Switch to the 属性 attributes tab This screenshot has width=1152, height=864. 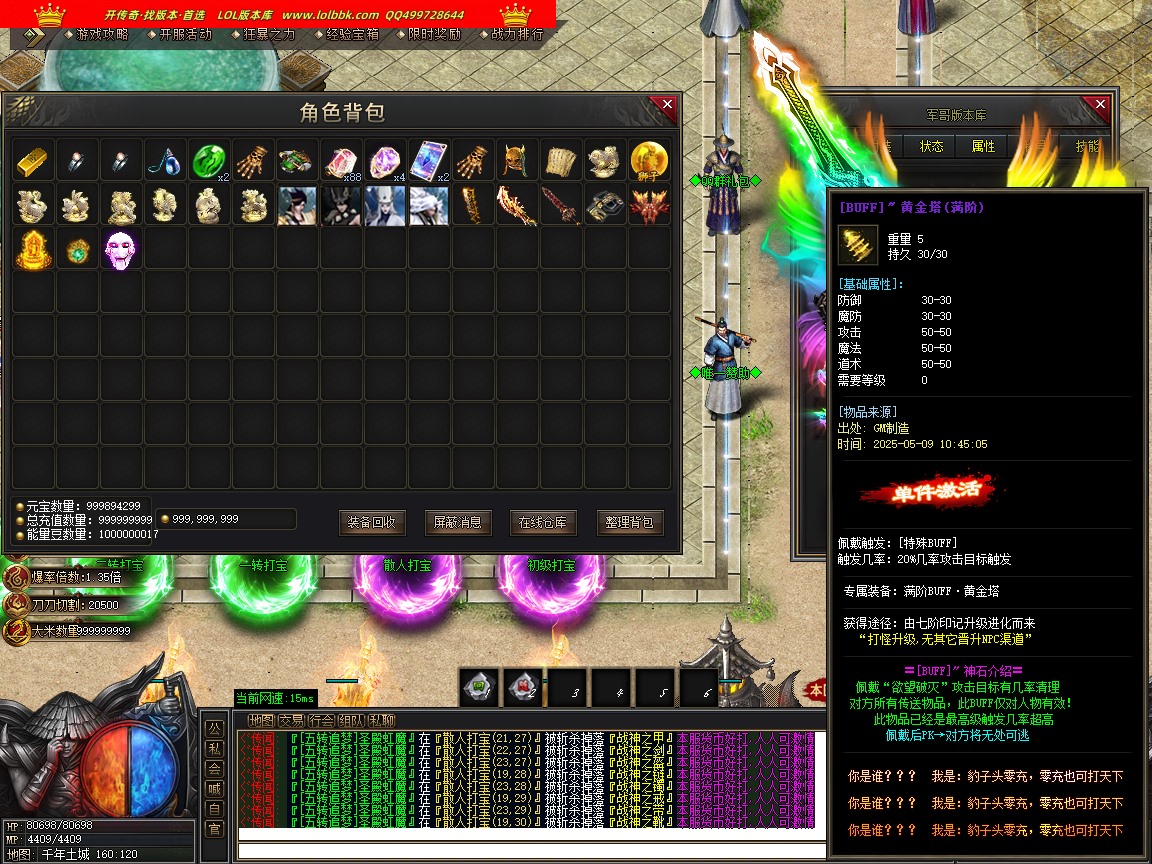coord(983,146)
